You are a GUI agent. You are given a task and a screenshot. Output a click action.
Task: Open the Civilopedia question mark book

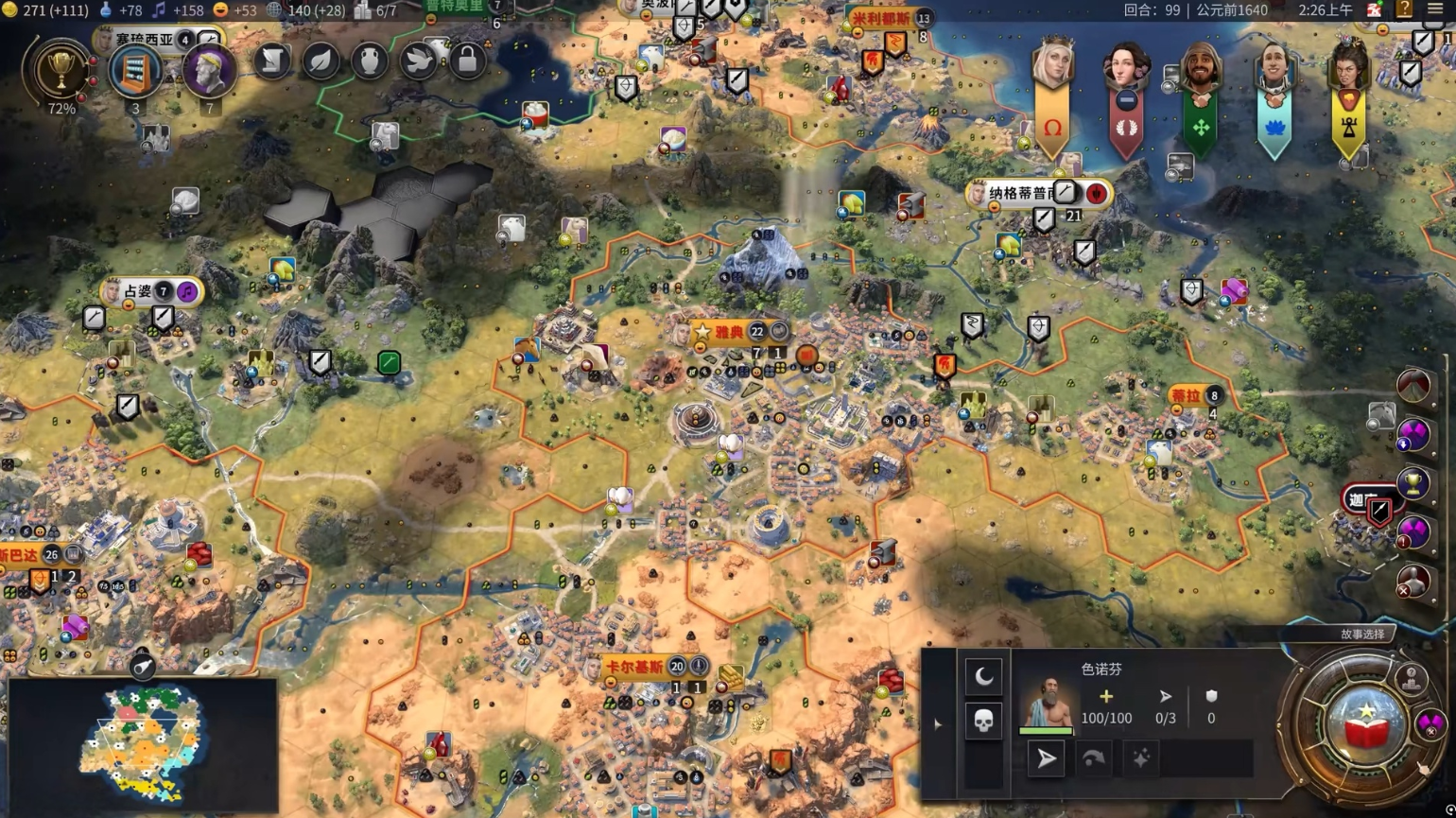pos(1405,10)
